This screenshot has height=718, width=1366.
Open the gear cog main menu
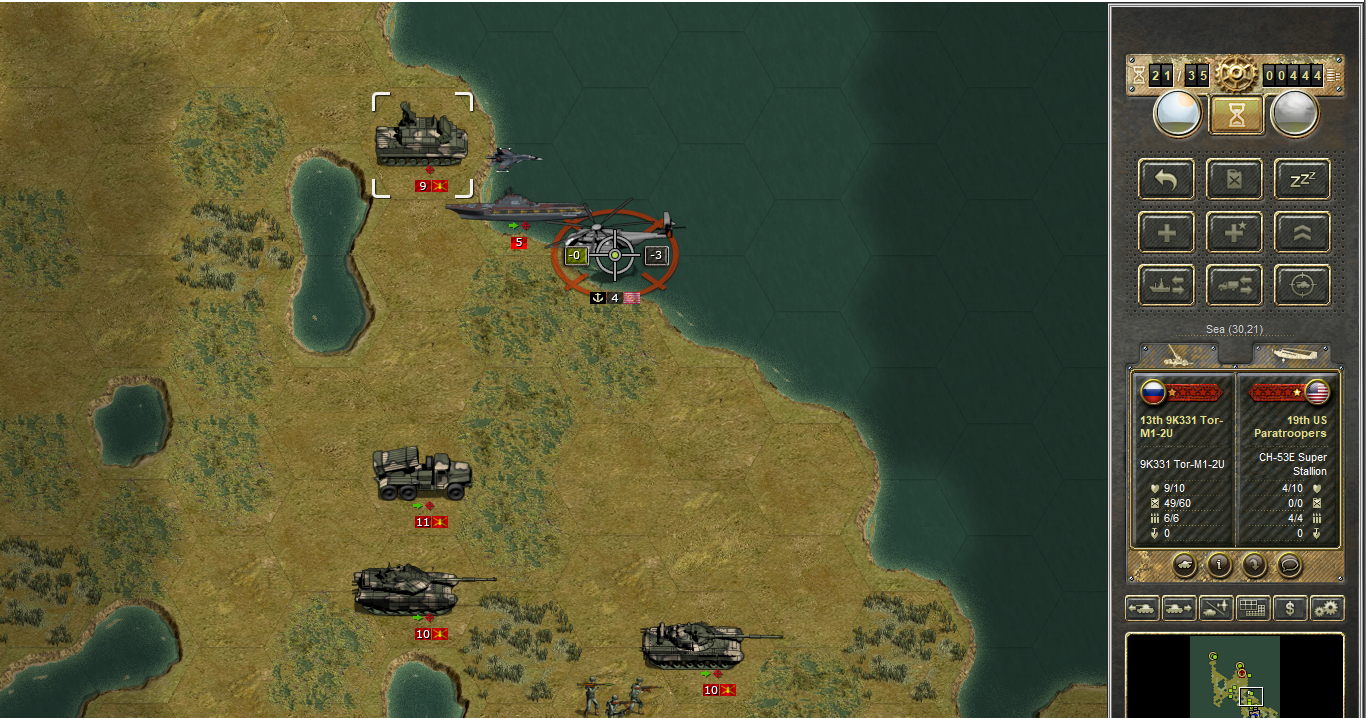1236,73
